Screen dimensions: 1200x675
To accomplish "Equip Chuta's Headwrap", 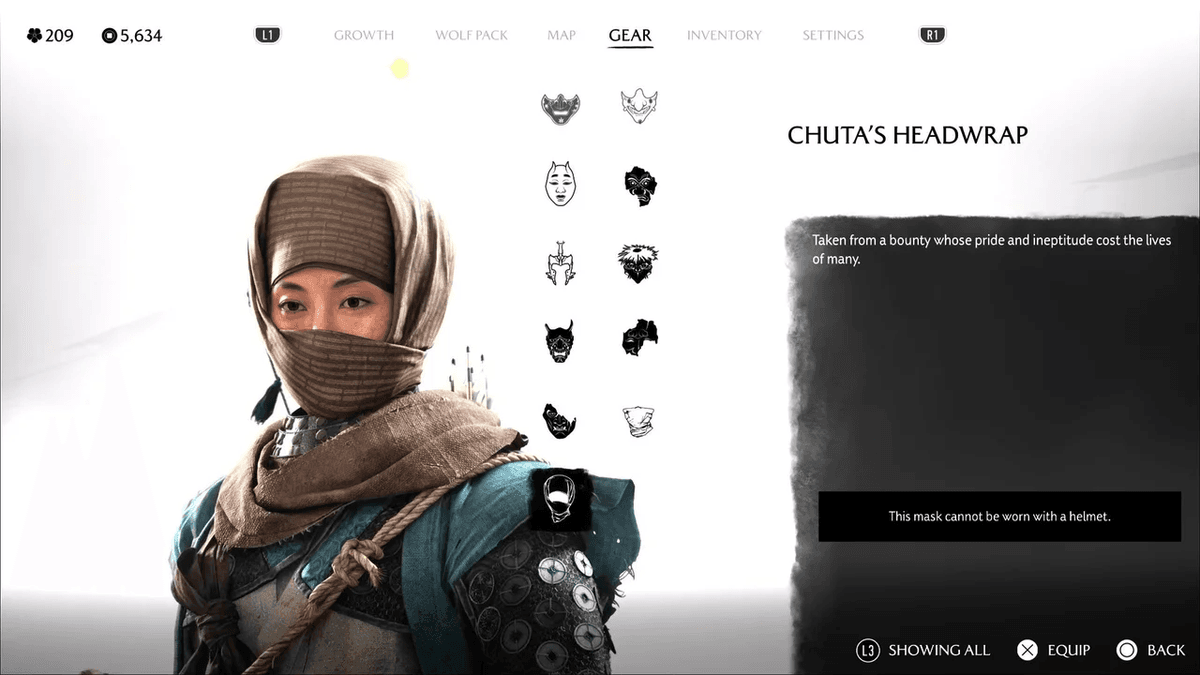I will click(1054, 650).
